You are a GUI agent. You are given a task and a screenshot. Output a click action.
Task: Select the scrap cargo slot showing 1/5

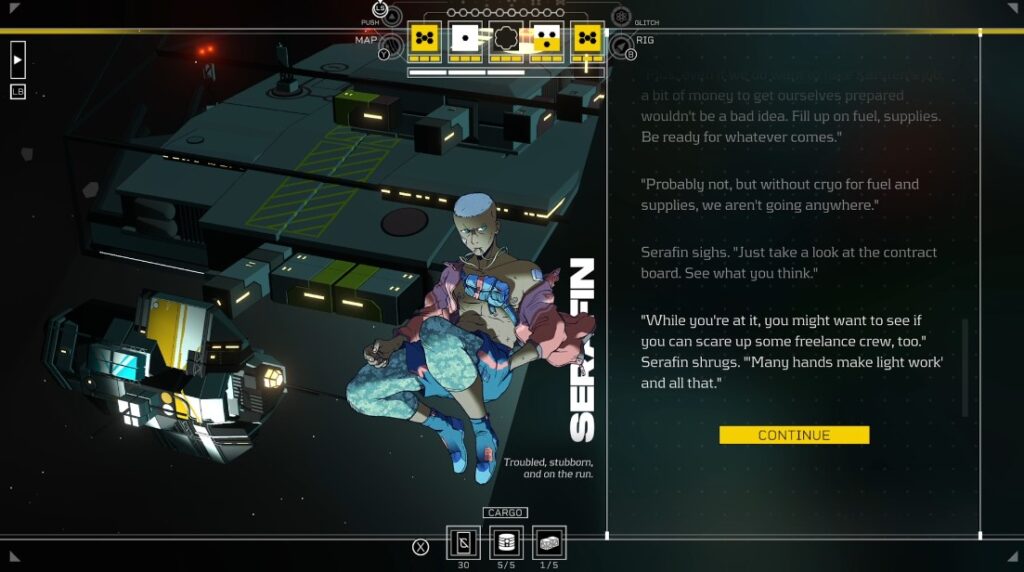(x=549, y=543)
